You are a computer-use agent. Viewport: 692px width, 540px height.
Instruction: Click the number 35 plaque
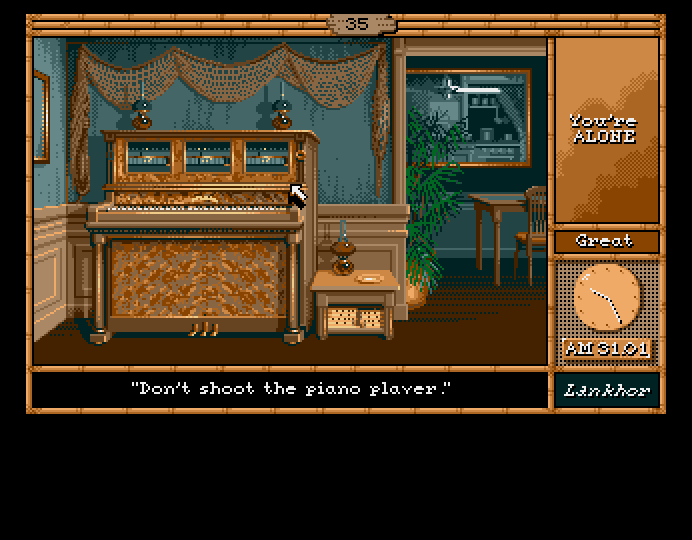[x=357, y=24]
